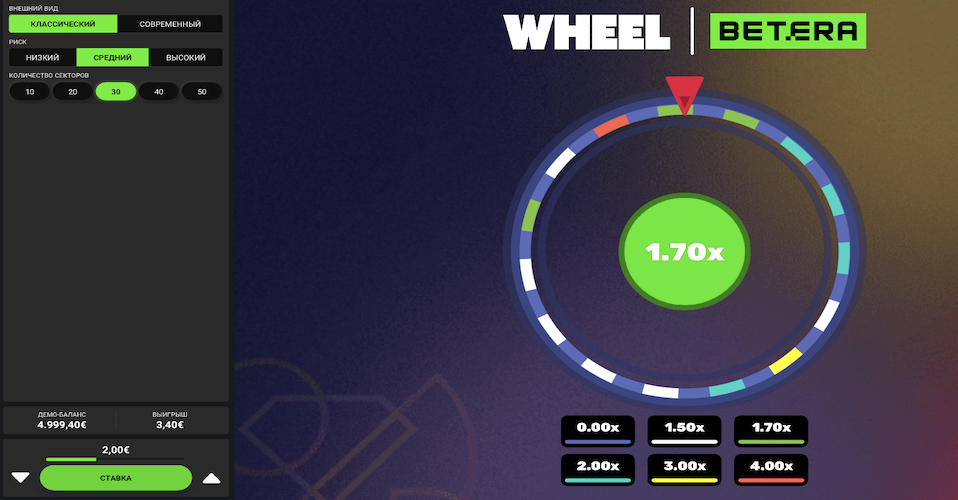Set the wheel to 40 sectors
Screen dimensions: 958x500
click(158, 91)
